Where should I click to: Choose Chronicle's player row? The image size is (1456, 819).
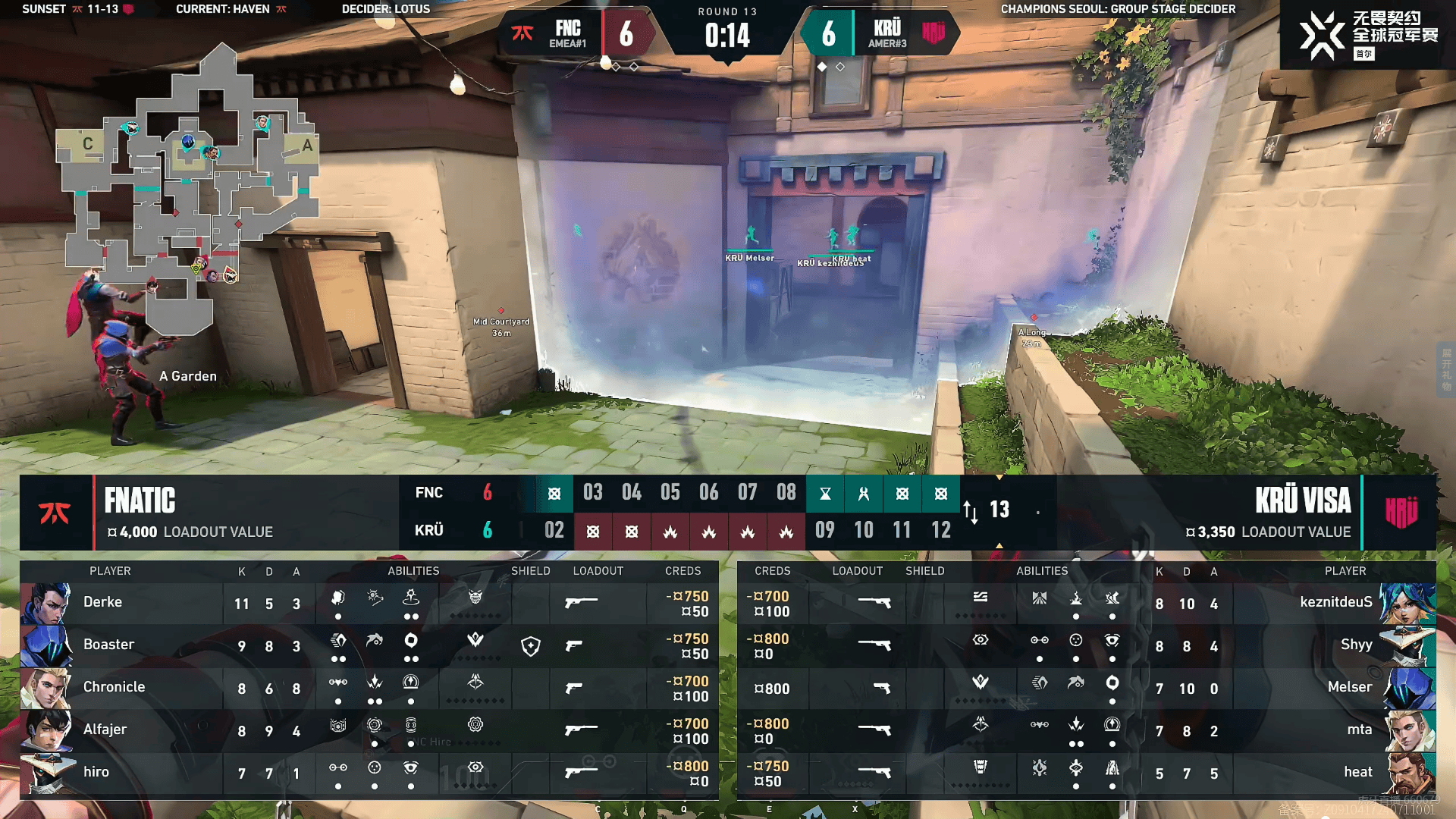click(x=114, y=688)
